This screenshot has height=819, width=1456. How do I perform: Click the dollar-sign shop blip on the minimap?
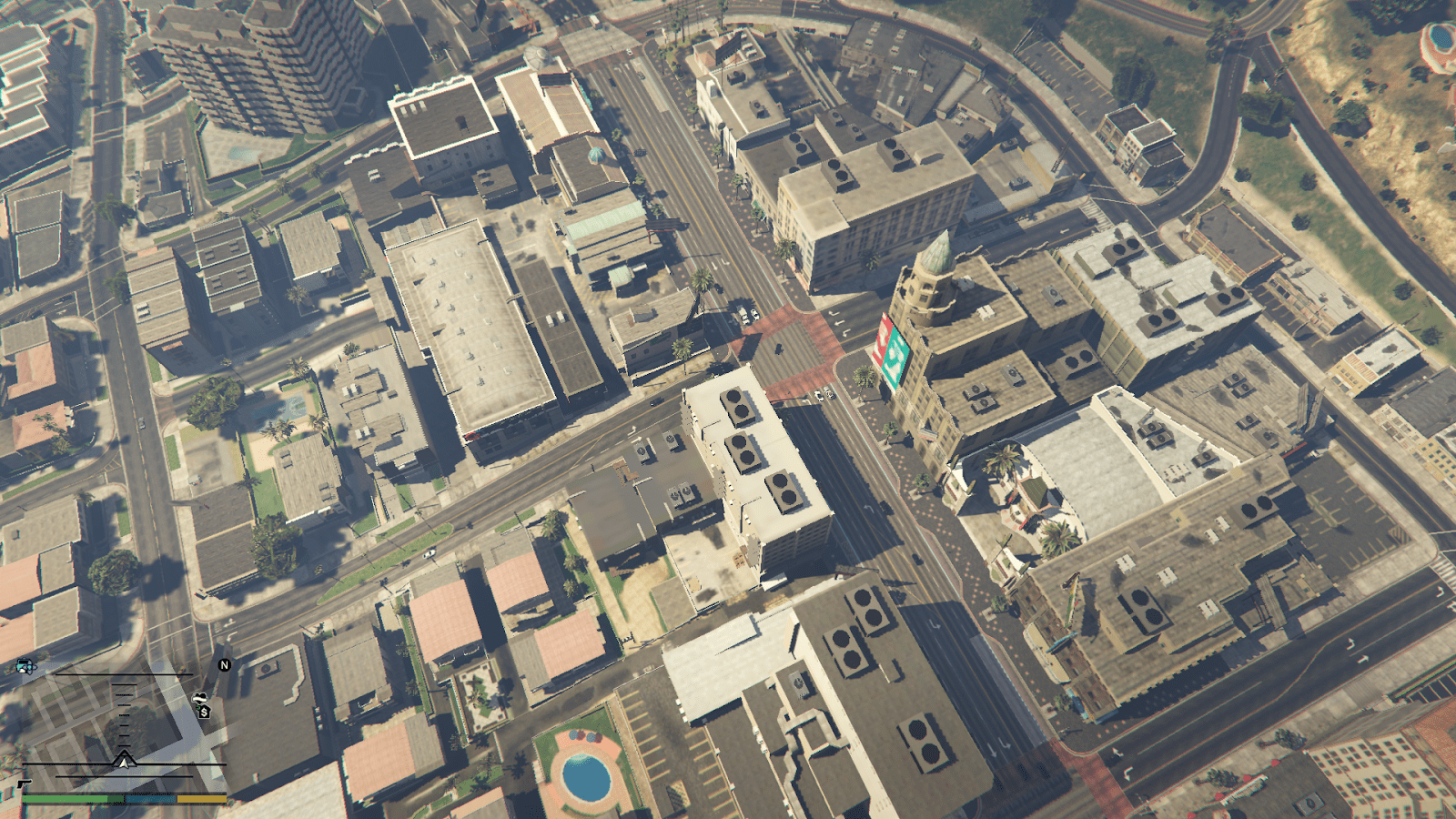tap(205, 713)
